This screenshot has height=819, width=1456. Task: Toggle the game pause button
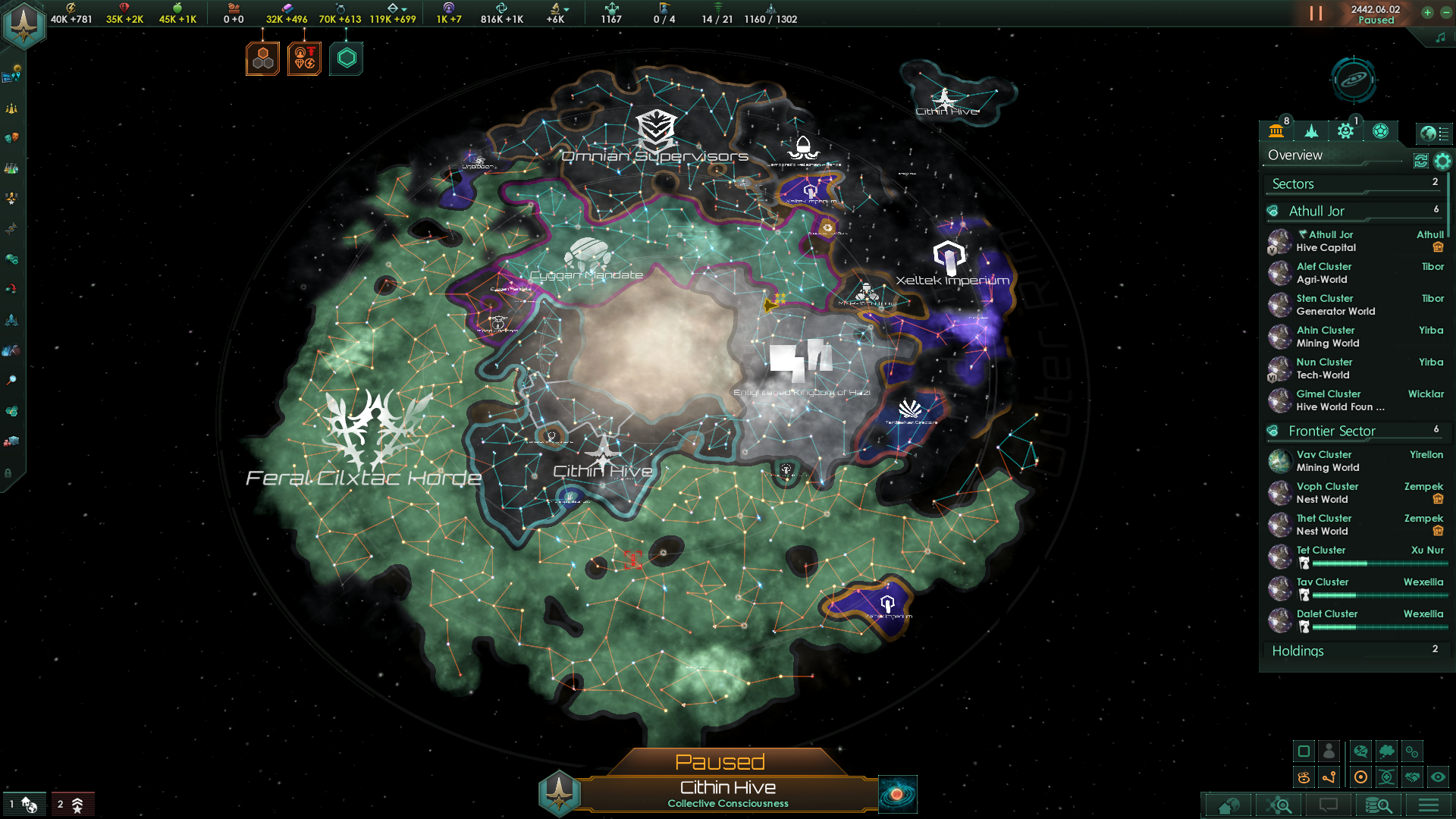1316,14
